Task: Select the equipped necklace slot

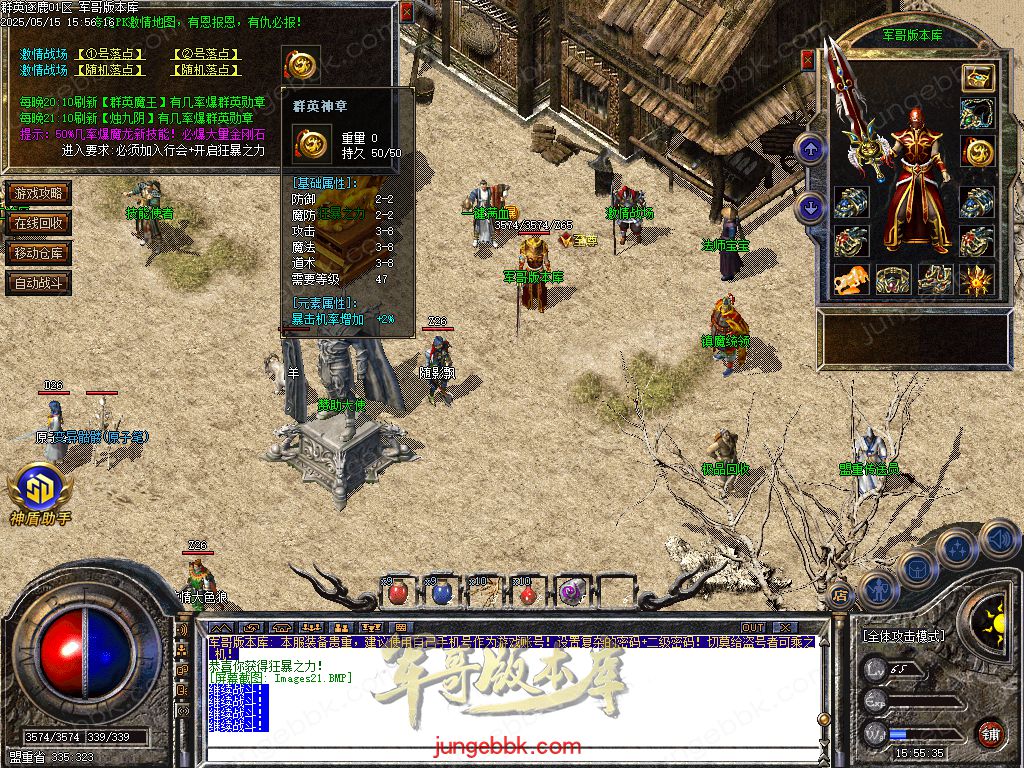Action: coord(977,113)
